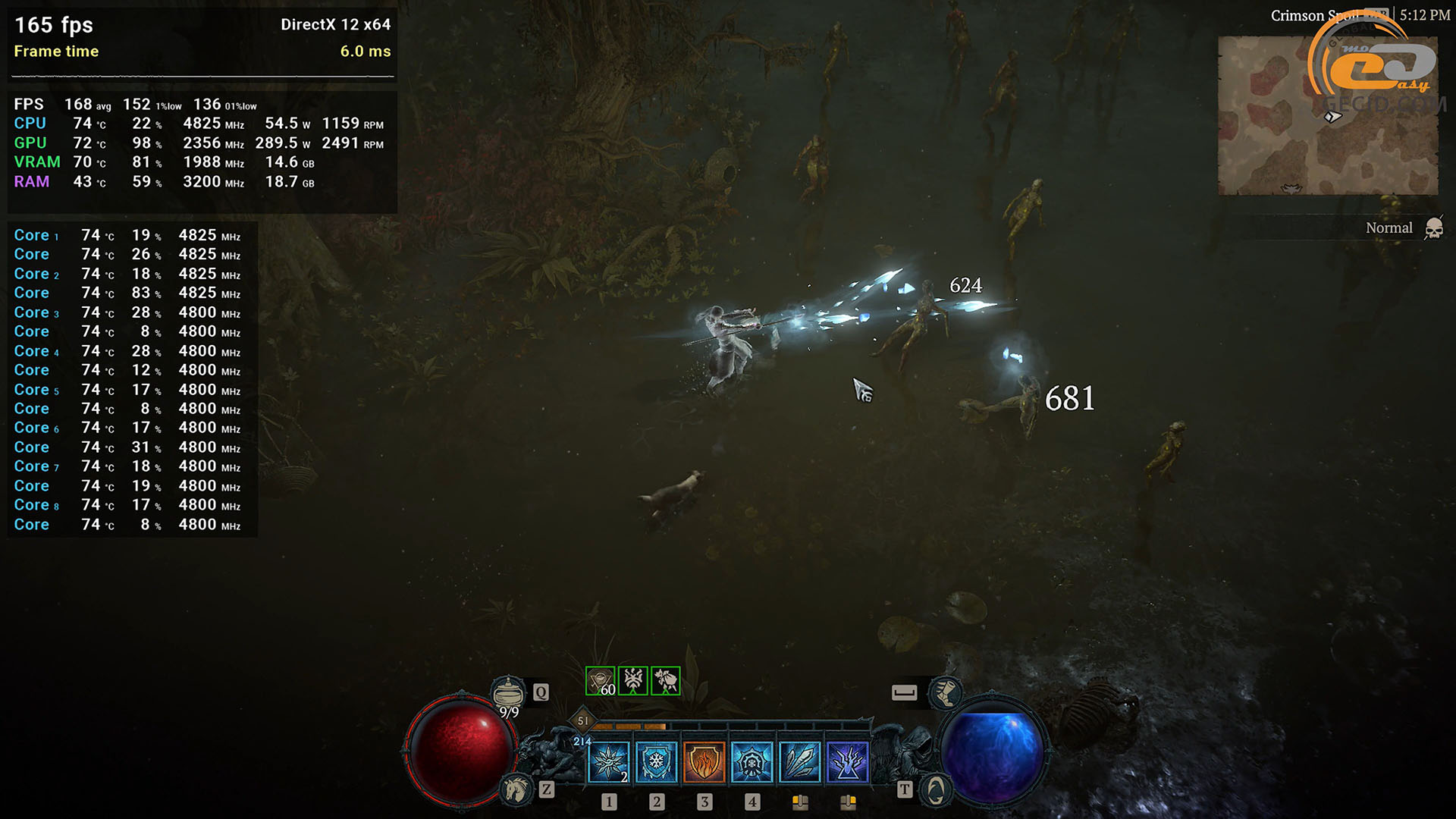Inspect the third green-bordered buff icon
This screenshot has height=819, width=1456.
point(666,681)
